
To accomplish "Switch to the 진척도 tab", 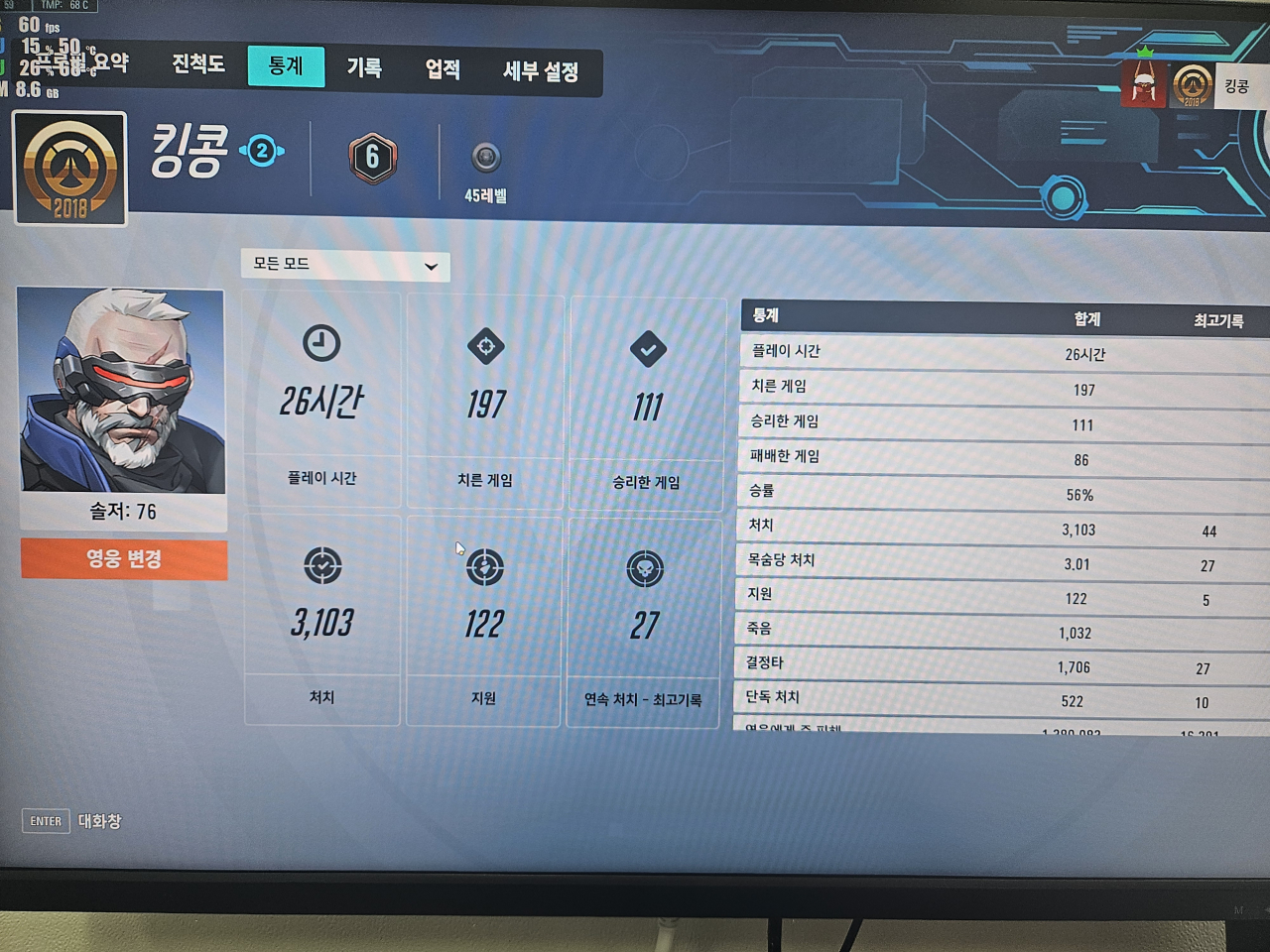I will (198, 64).
